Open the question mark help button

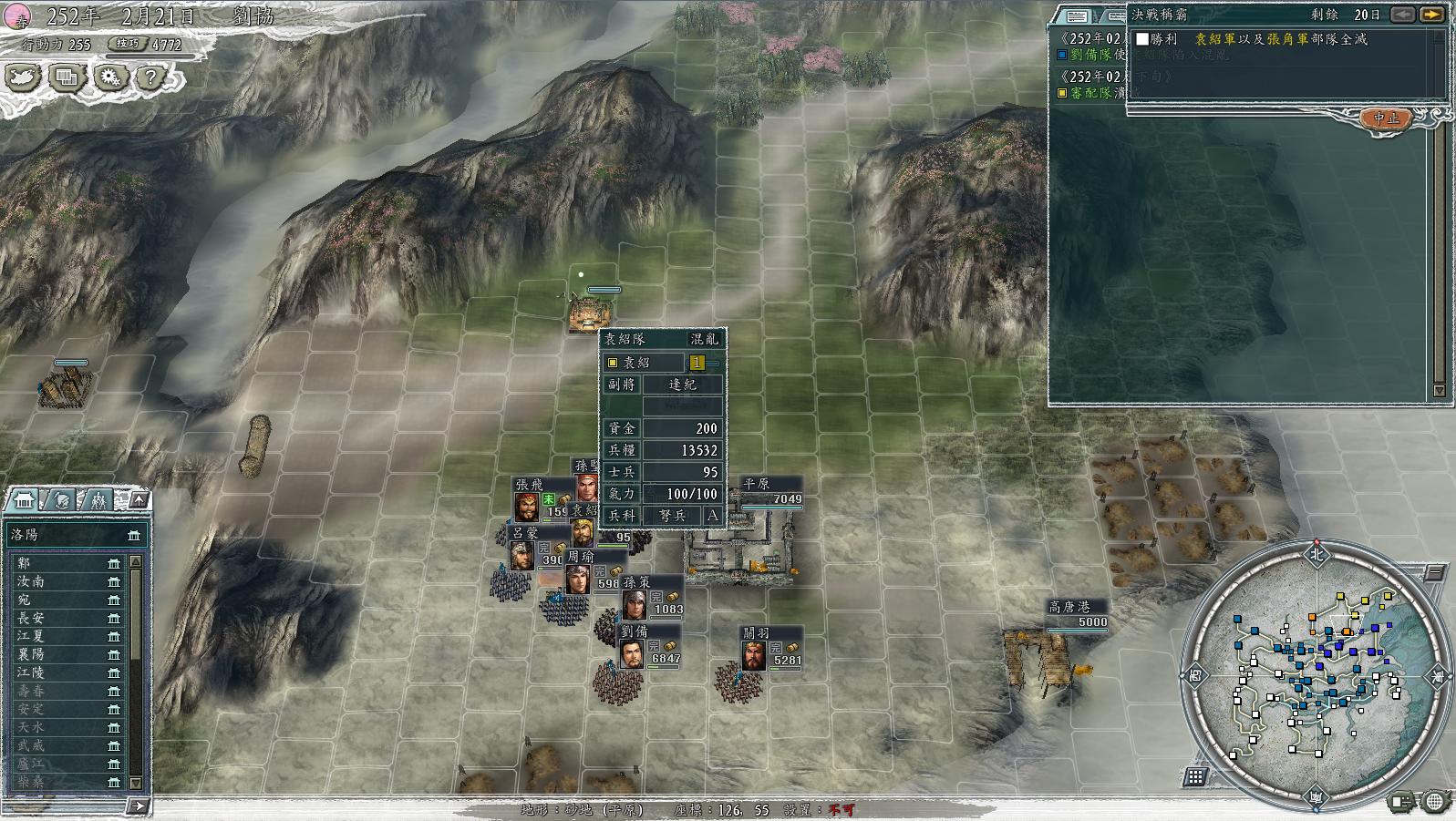[x=151, y=77]
